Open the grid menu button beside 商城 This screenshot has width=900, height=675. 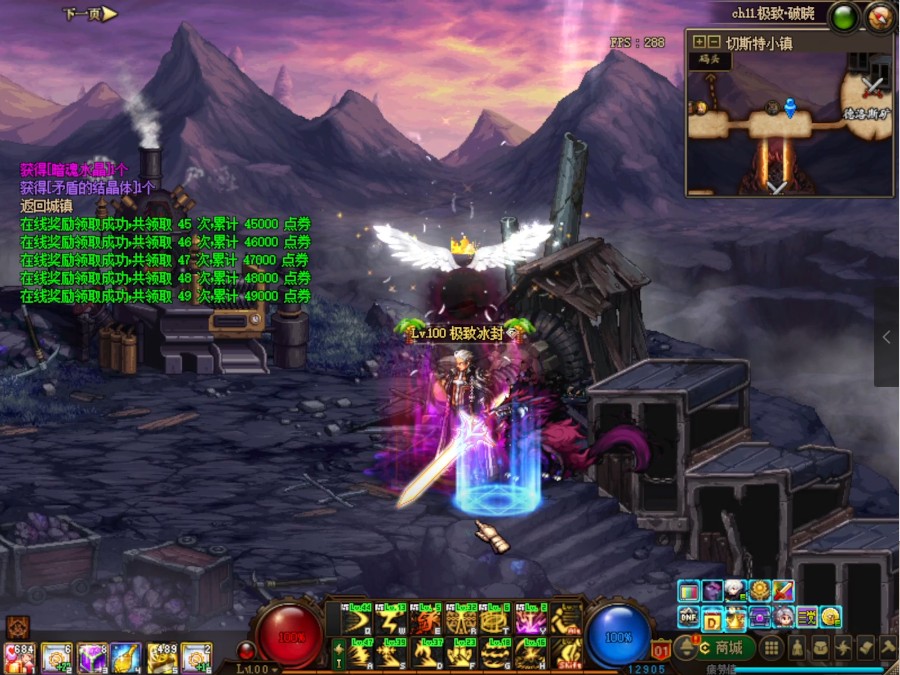click(771, 648)
